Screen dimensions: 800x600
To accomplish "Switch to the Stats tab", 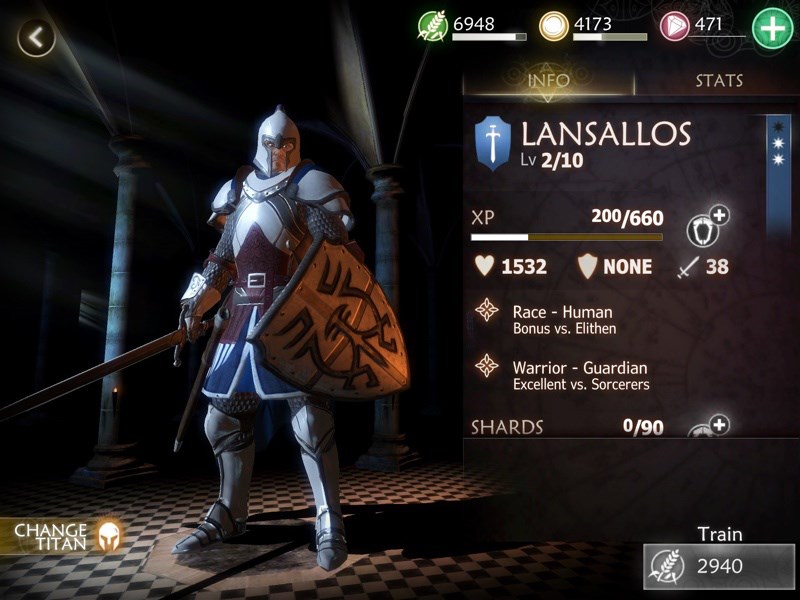I will tap(719, 81).
